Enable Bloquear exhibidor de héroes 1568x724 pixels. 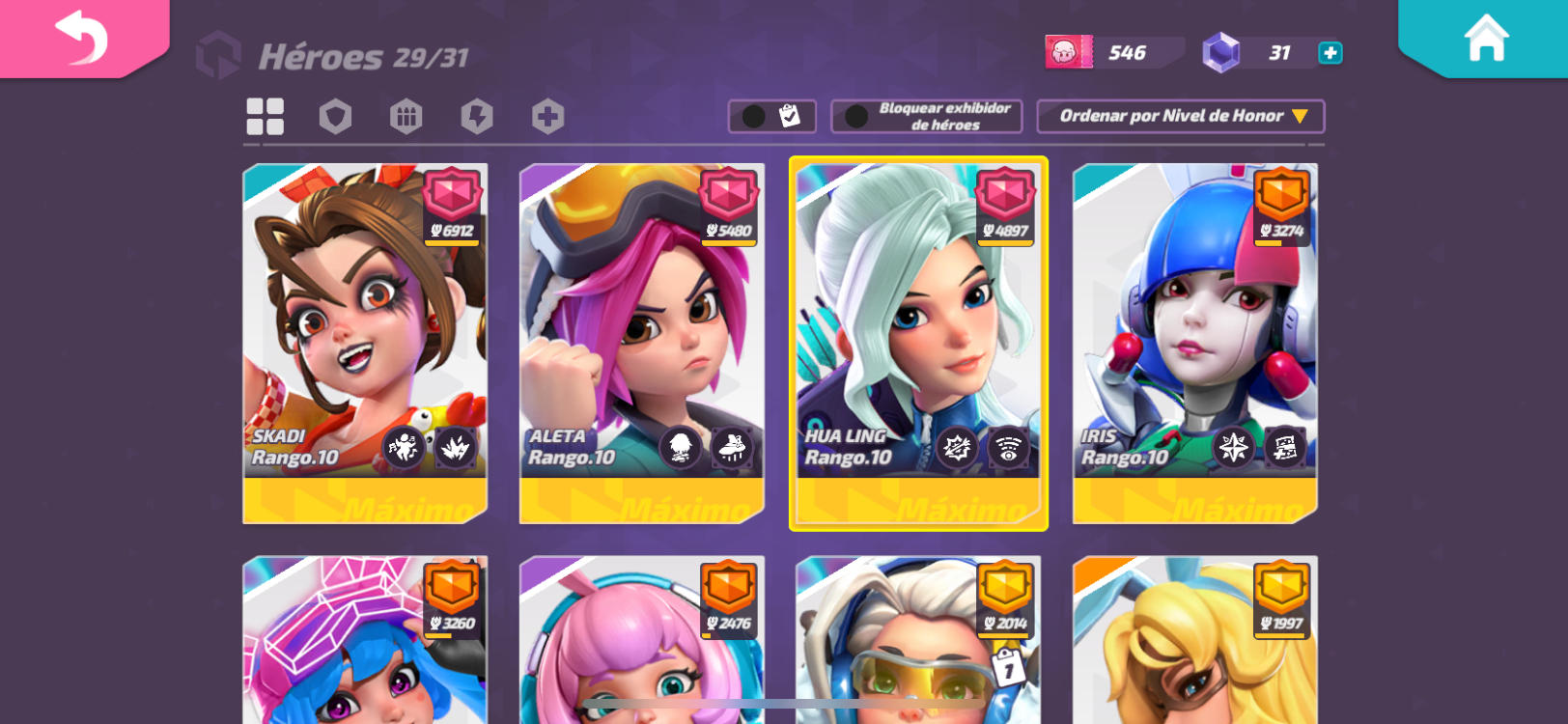pos(925,117)
